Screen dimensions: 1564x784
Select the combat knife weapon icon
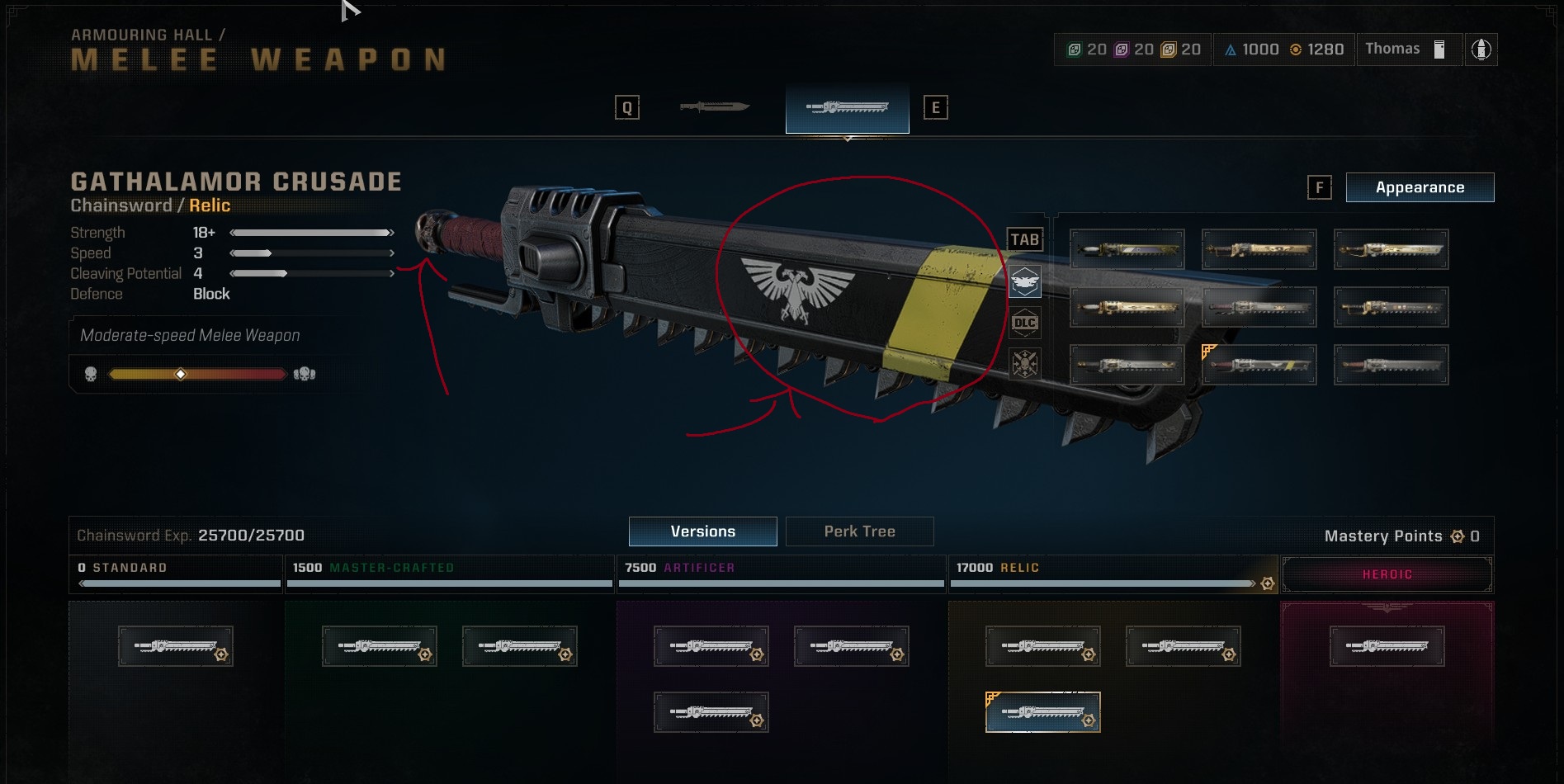pos(716,106)
